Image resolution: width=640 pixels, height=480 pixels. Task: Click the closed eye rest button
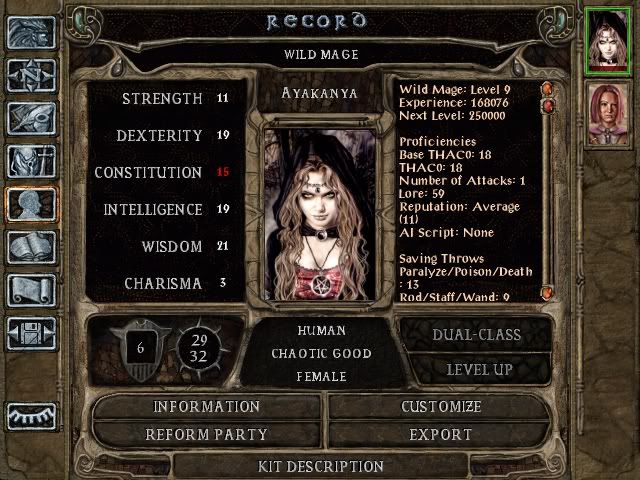(x=30, y=415)
